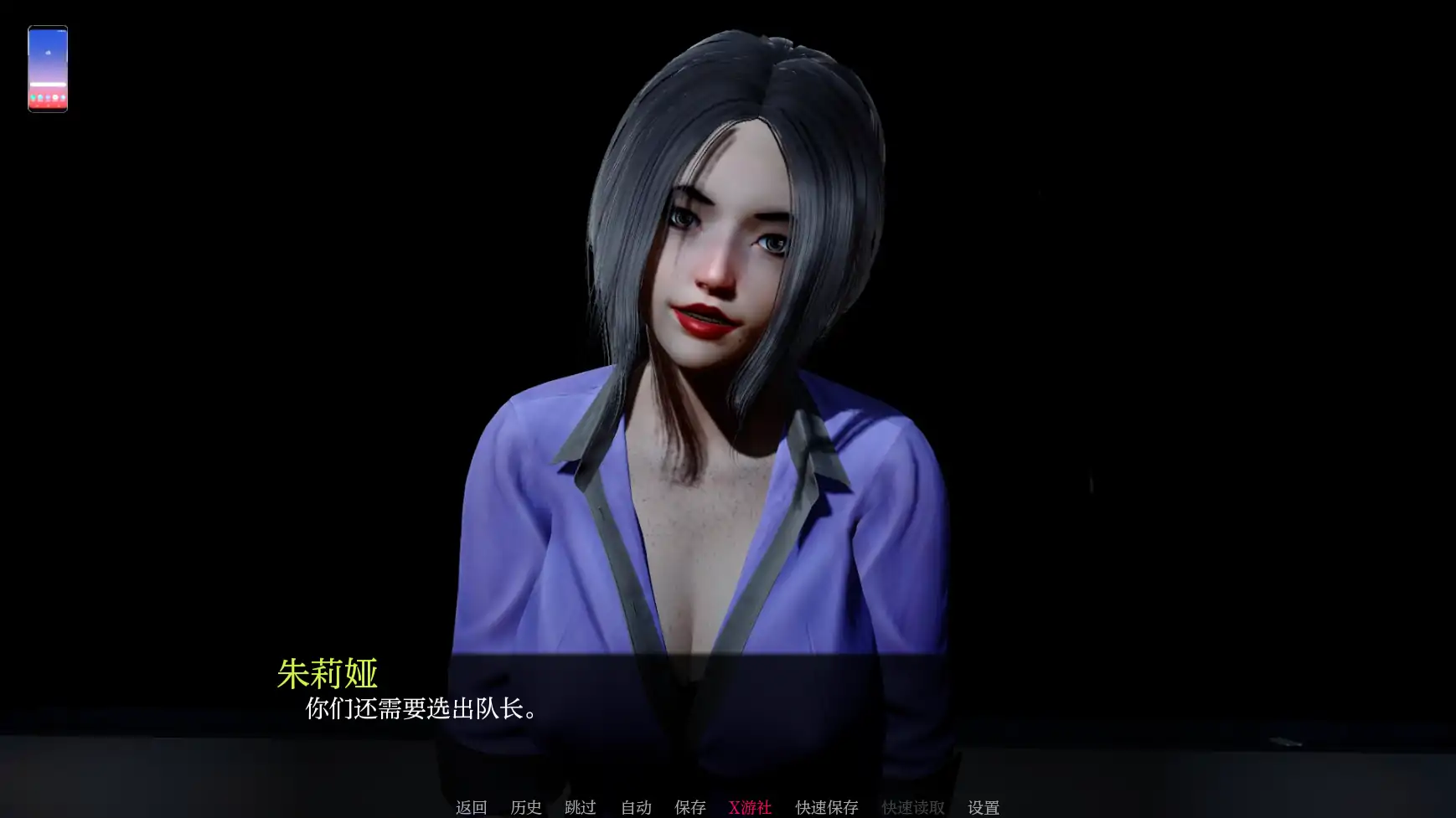1456x818 pixels.
Task: Tap the camera app icon on the phone dock
Action: (54, 97)
